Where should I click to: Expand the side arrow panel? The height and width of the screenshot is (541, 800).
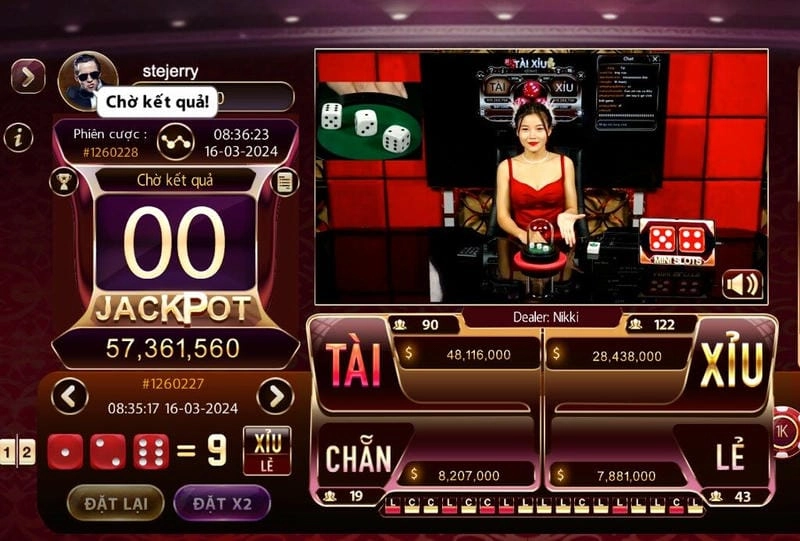coord(27,76)
